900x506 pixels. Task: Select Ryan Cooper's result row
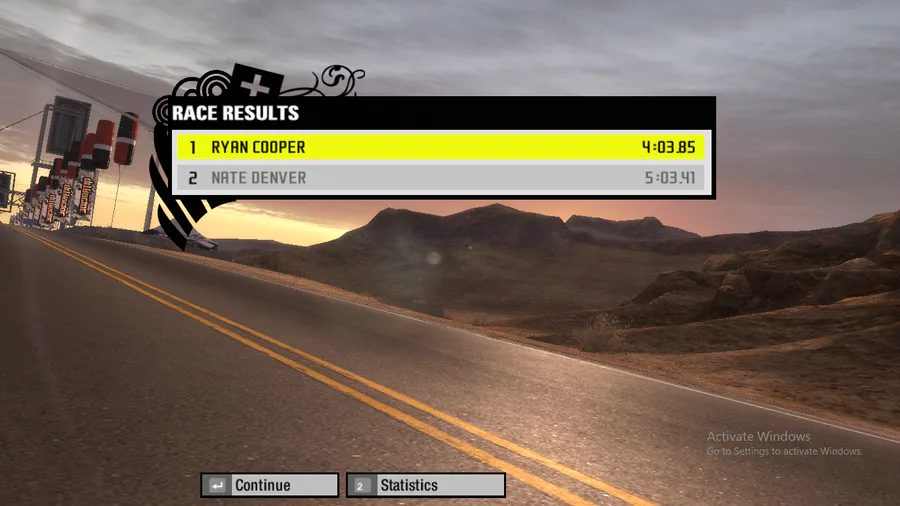tap(441, 147)
